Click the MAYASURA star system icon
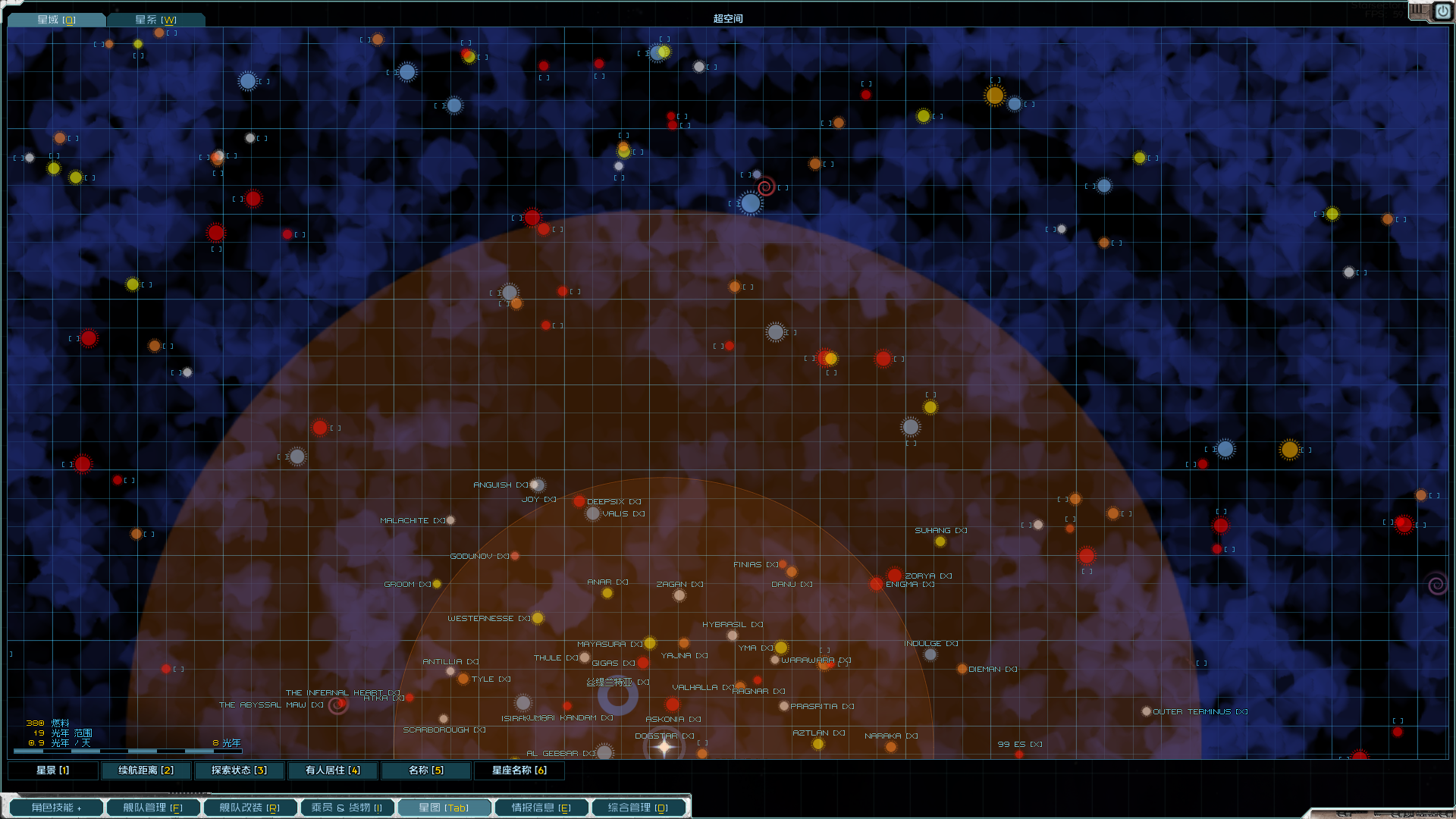 point(650,643)
